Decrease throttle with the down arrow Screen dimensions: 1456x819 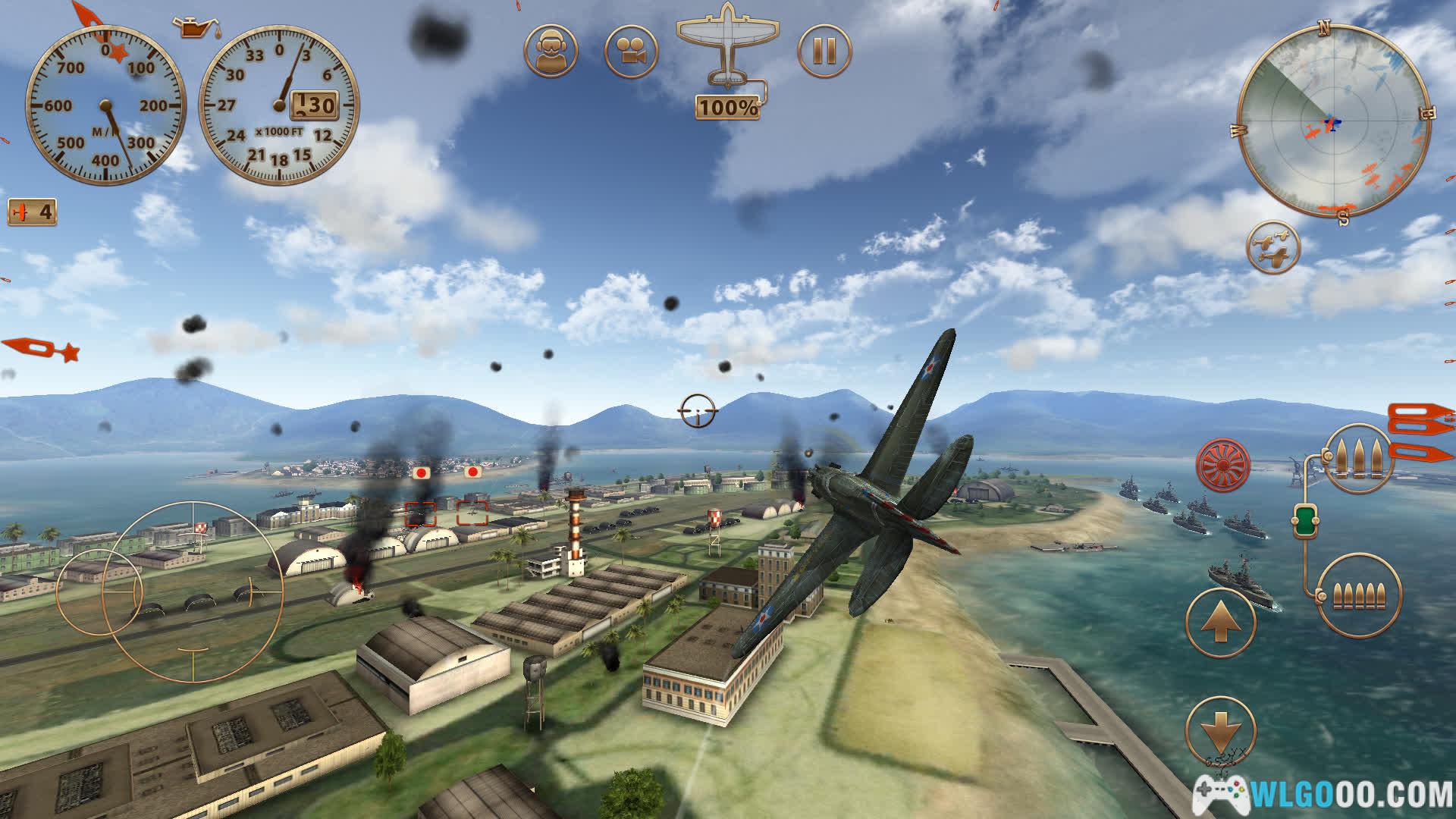[x=1220, y=732]
